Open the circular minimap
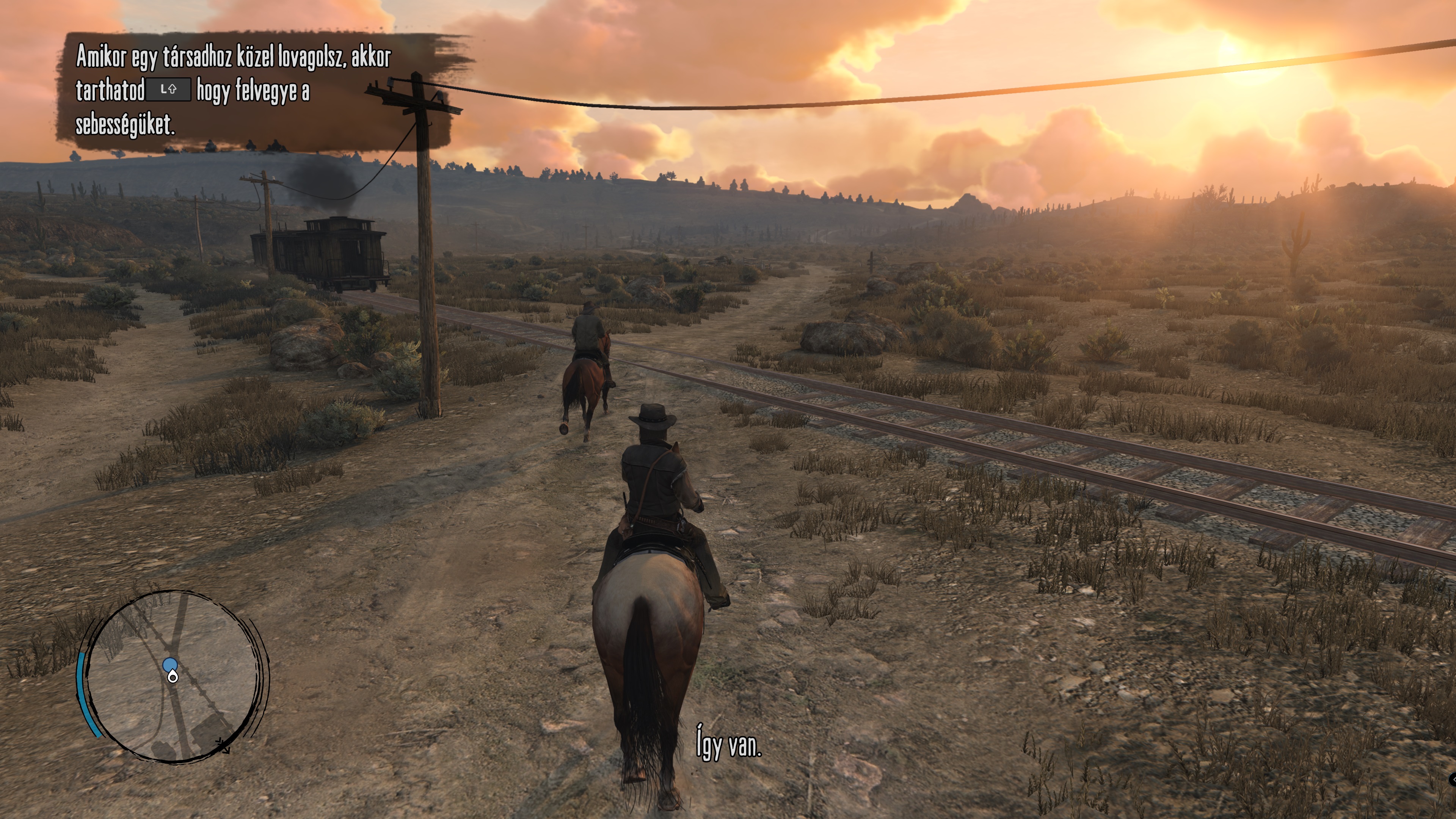The image size is (1456, 819). point(173,676)
